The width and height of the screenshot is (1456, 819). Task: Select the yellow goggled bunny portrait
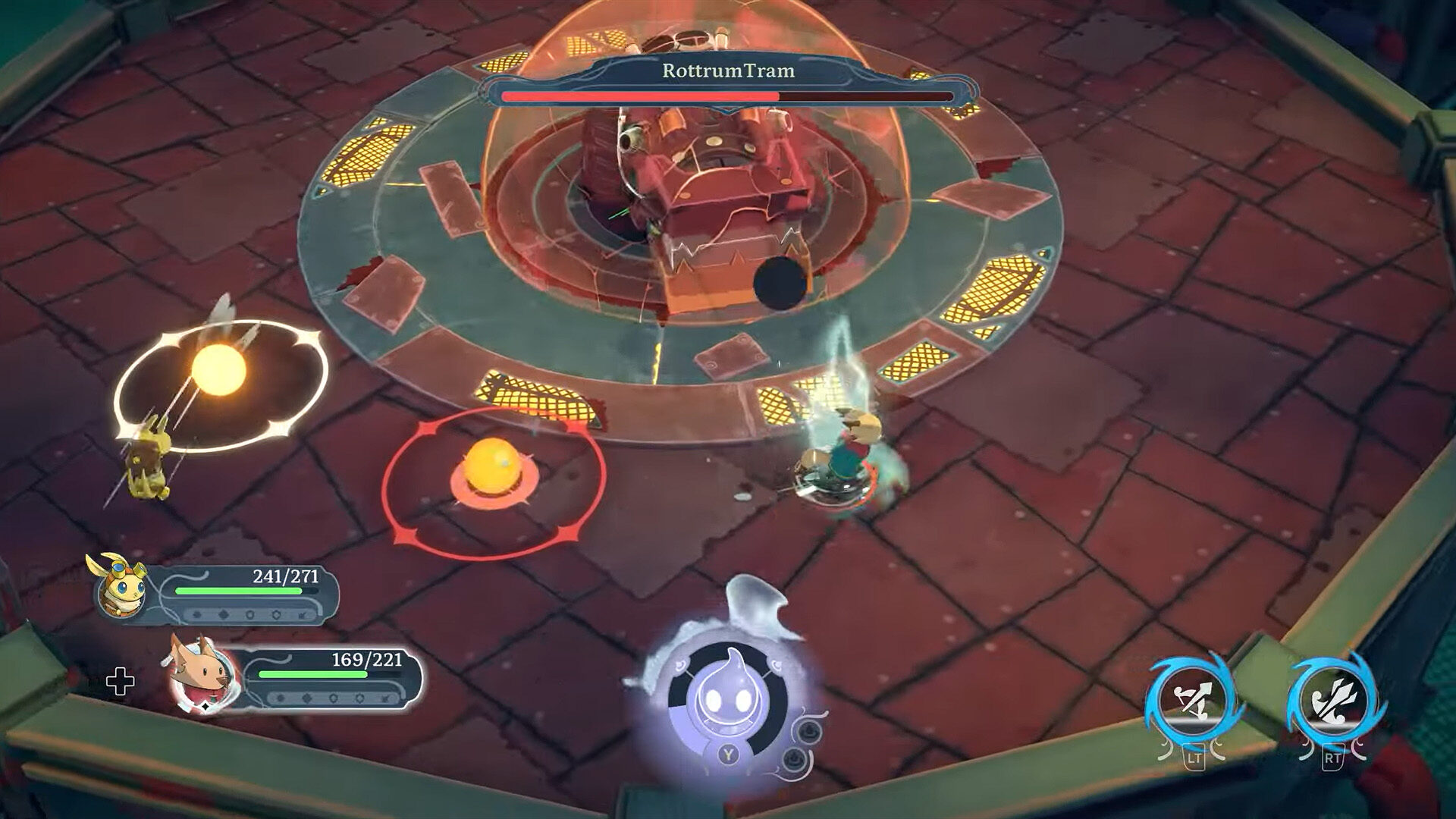tap(121, 585)
